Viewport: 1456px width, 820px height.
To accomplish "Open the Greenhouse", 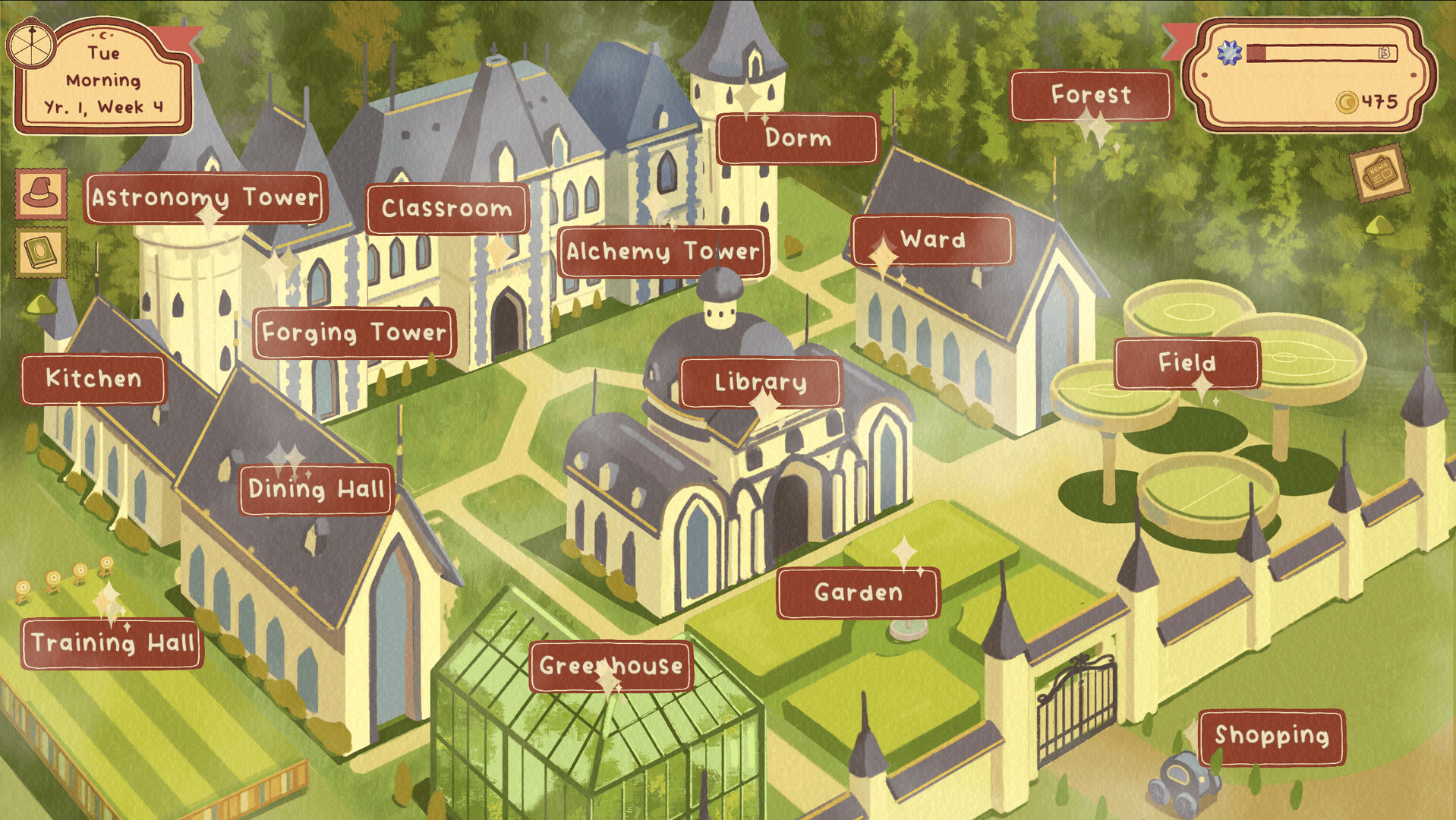I will pos(611,667).
